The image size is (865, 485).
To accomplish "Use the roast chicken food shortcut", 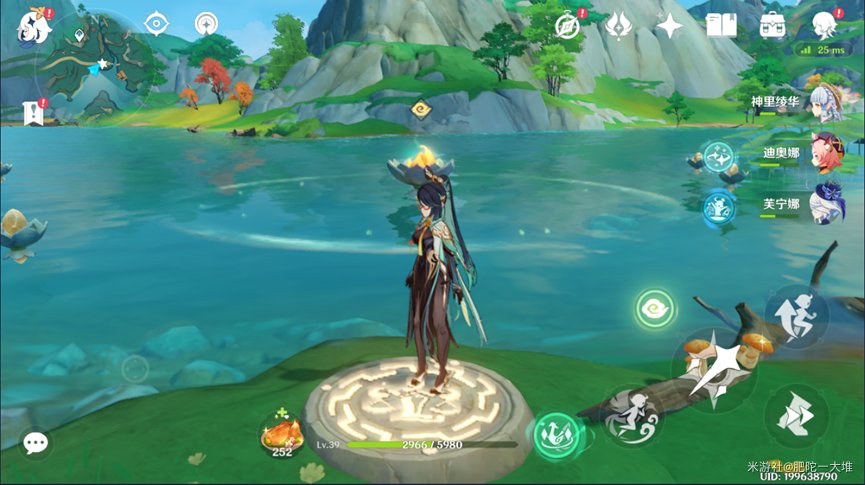I will click(x=282, y=434).
